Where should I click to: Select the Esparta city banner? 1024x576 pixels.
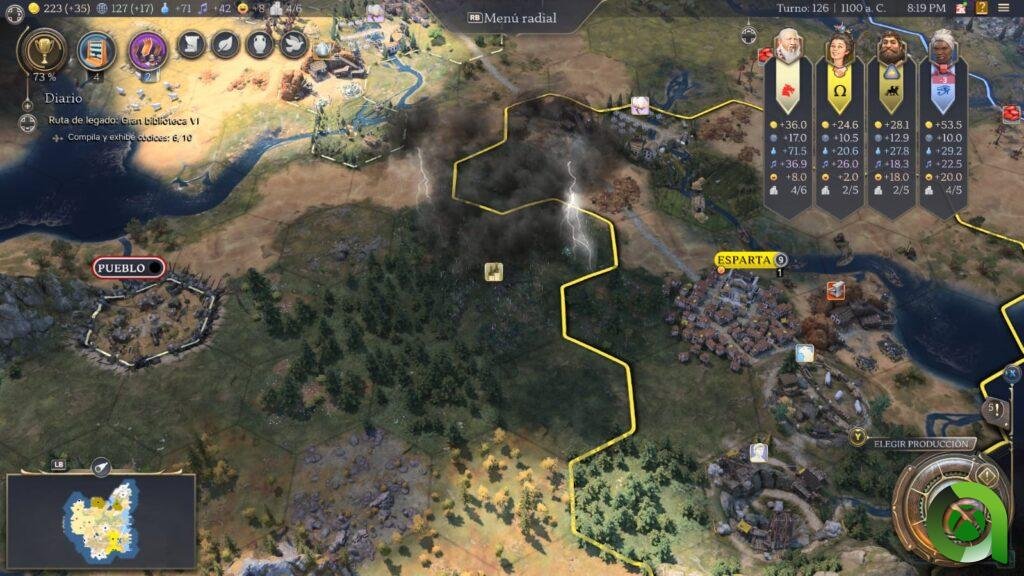tap(746, 260)
